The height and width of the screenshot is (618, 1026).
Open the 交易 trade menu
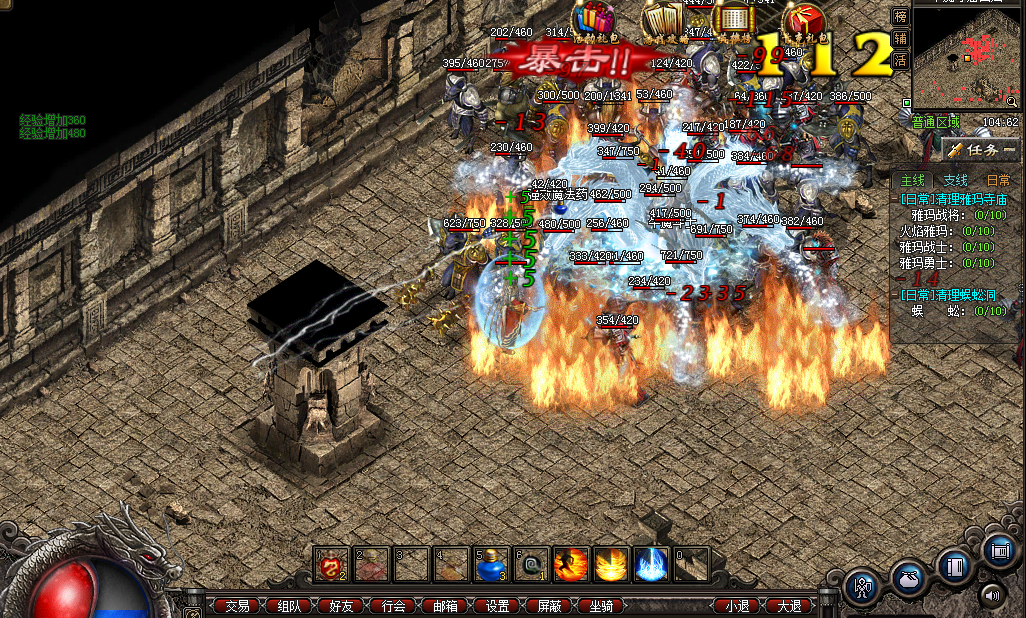coord(237,606)
